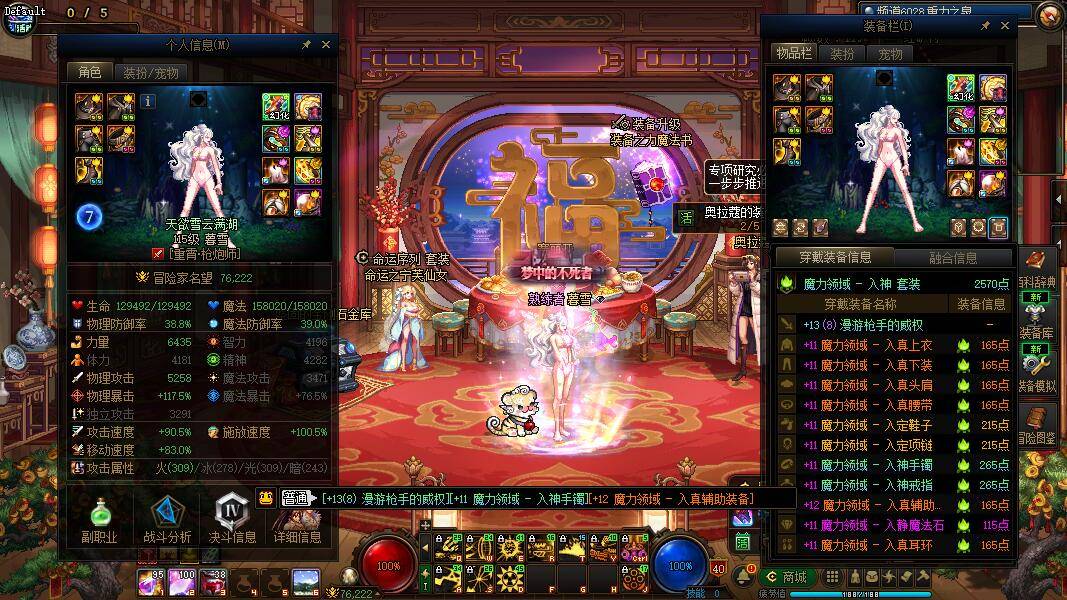The image size is (1067, 600).
Task: Switch to the 装扮 tab in 装备栏
Action: pyautogui.click(x=842, y=54)
